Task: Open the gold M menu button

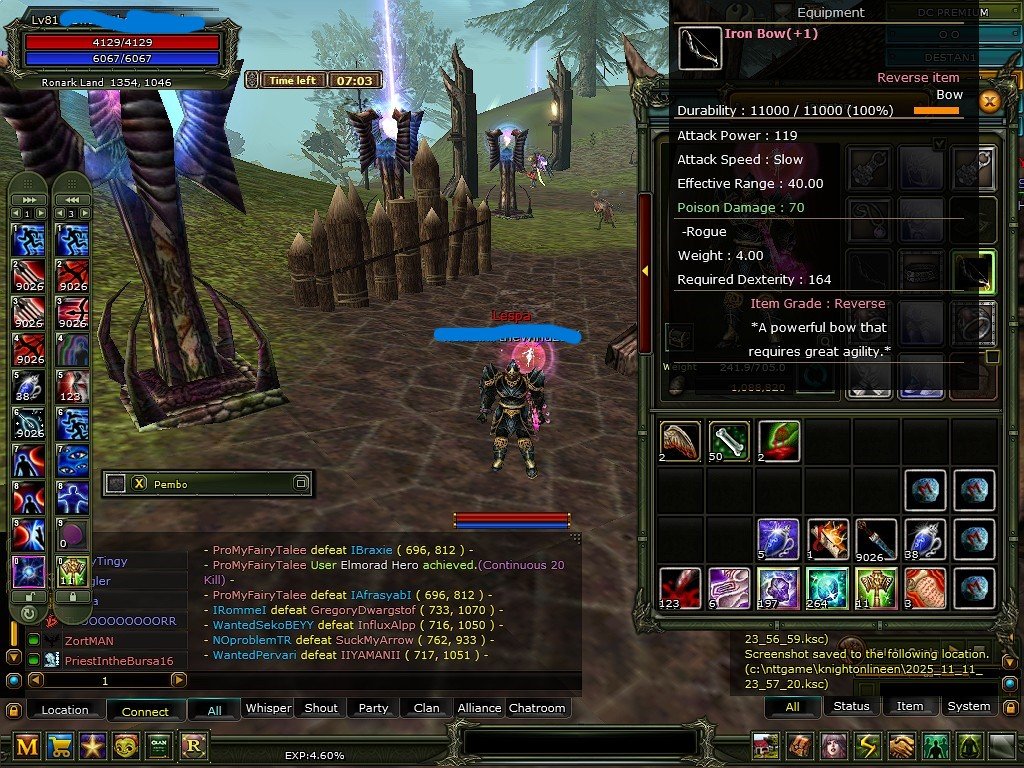Action: point(28,745)
